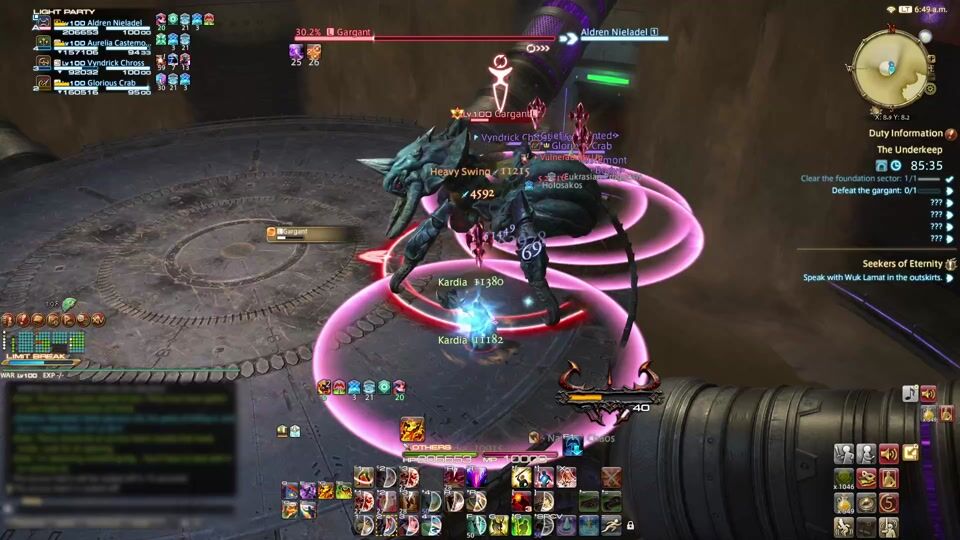Use the yellow warrior stance hotbar icon
This screenshot has height=540, width=960.
521,478
